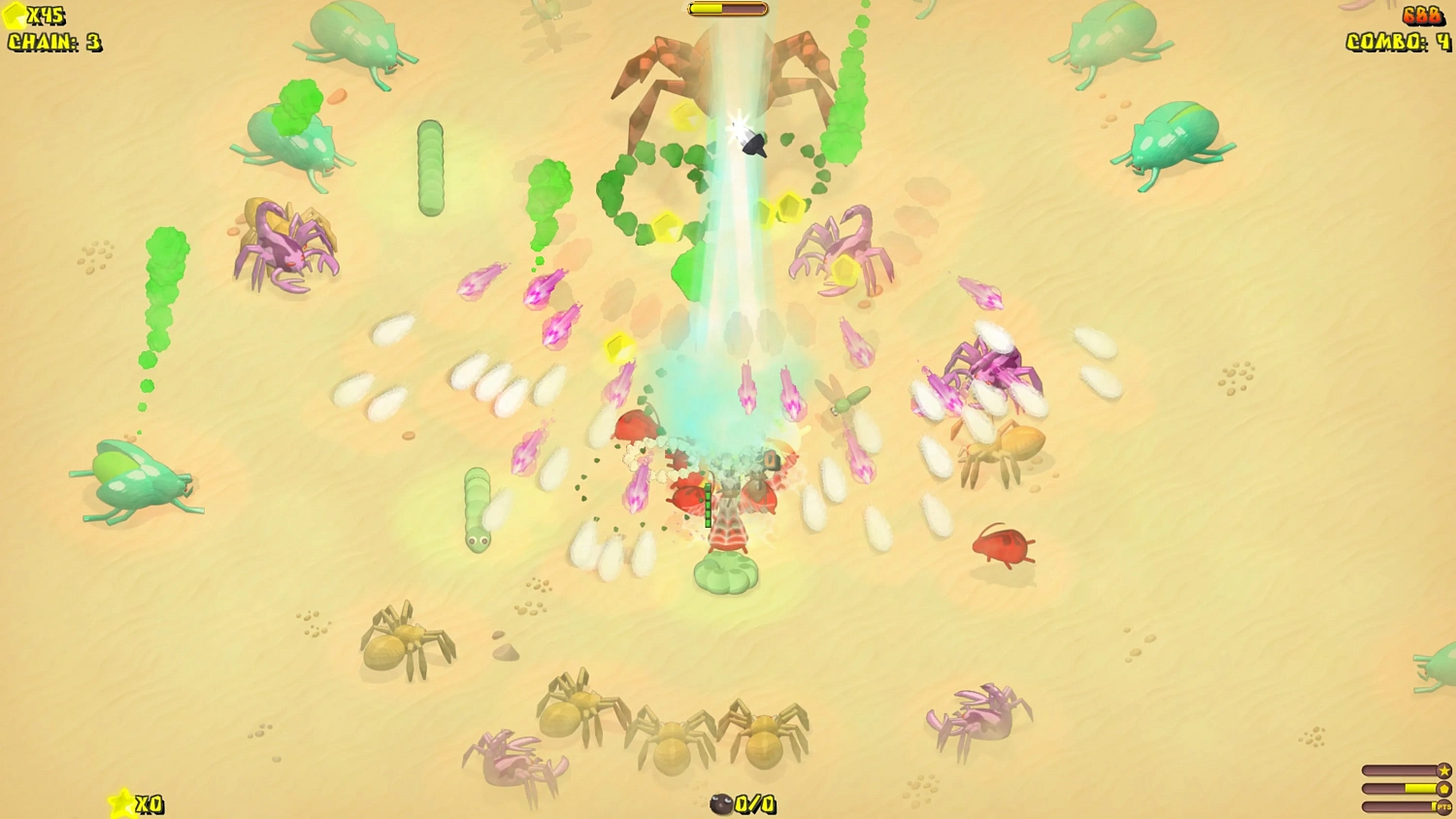This screenshot has height=819, width=1456.
Task: Click the star icon on the top-right progress bar
Action: (1443, 770)
